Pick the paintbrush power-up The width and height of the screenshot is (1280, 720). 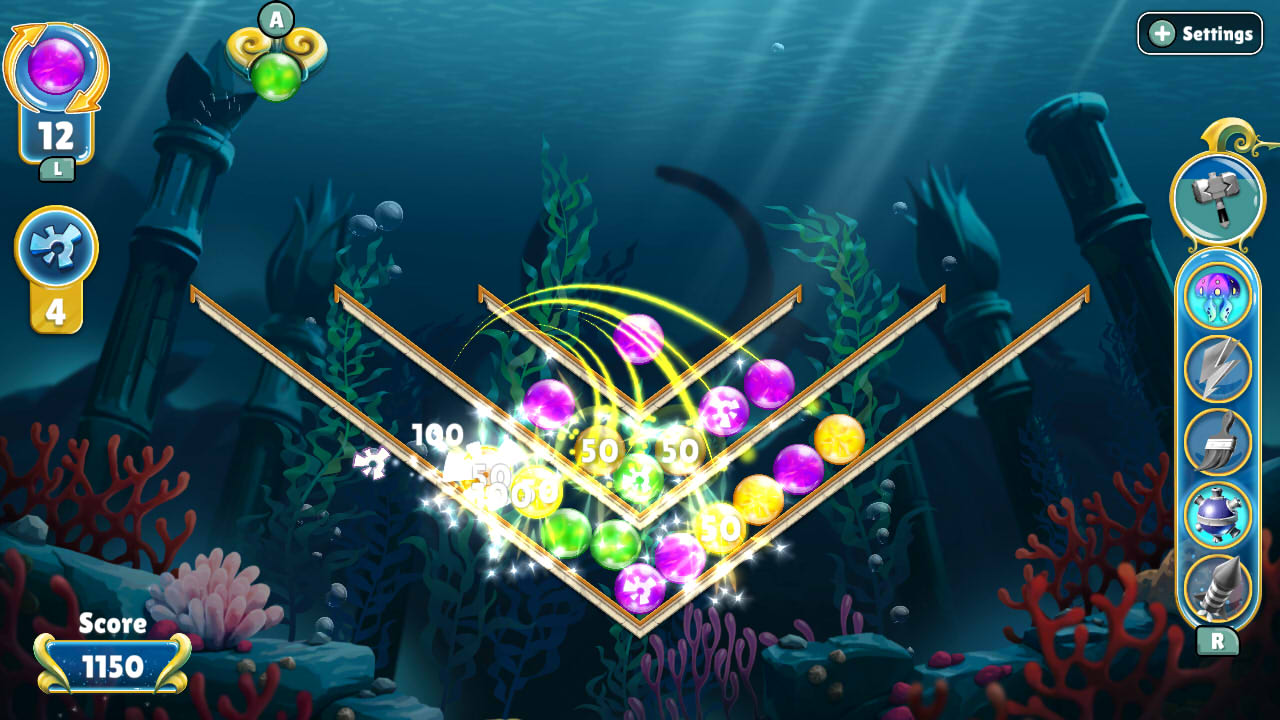click(x=1216, y=440)
